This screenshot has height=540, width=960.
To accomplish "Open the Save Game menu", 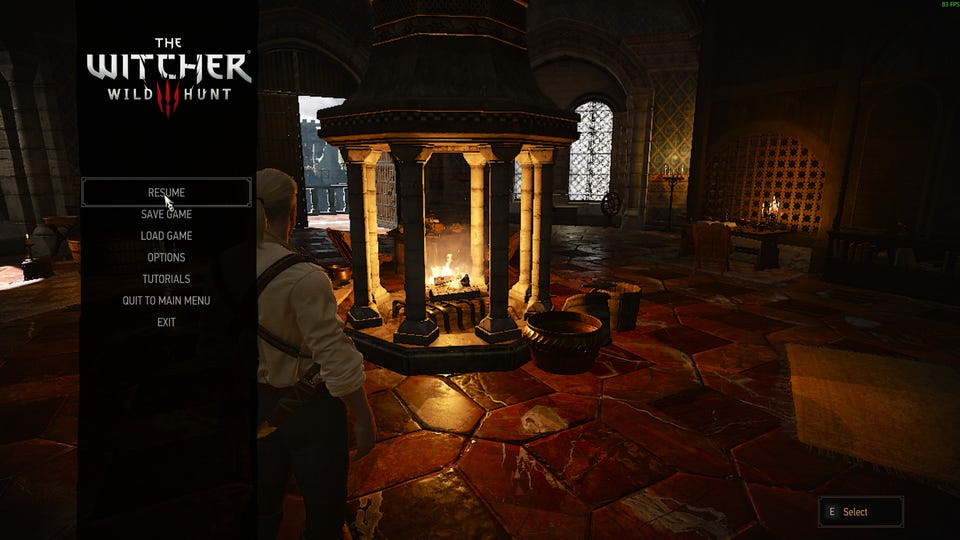I will click(166, 214).
